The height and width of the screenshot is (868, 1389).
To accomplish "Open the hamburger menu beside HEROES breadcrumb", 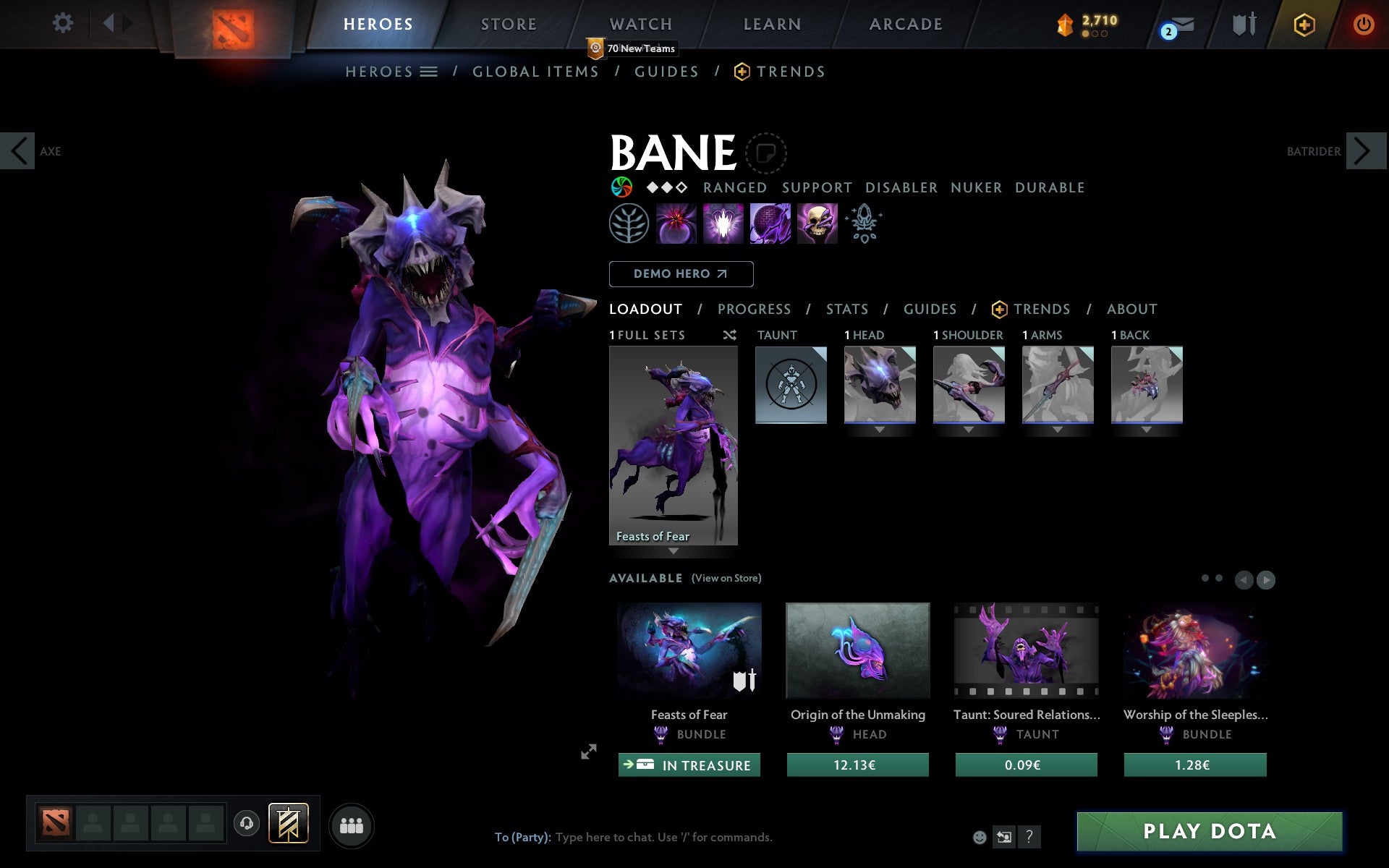I will click(428, 72).
